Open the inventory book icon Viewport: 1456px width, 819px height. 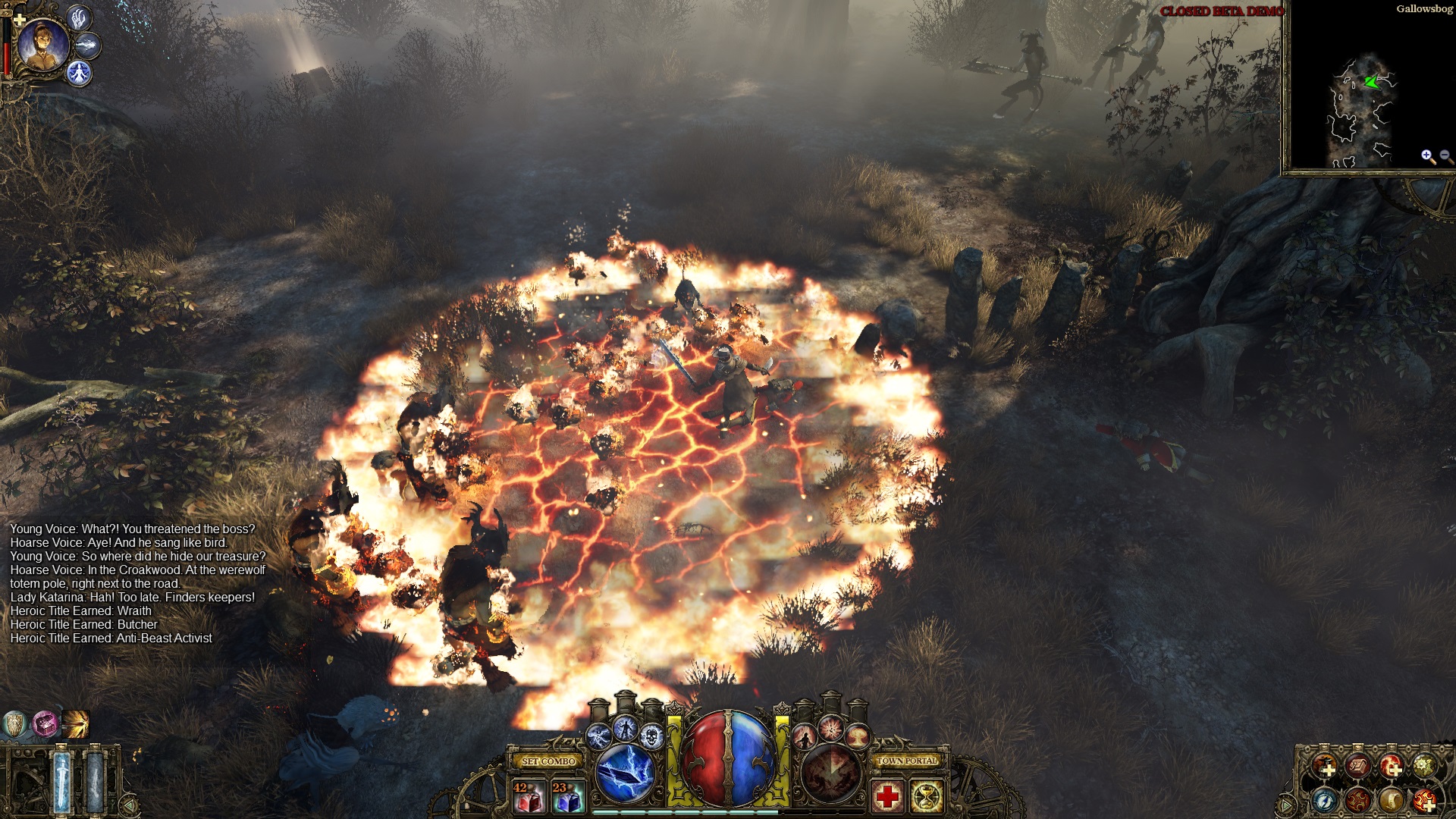[1357, 765]
